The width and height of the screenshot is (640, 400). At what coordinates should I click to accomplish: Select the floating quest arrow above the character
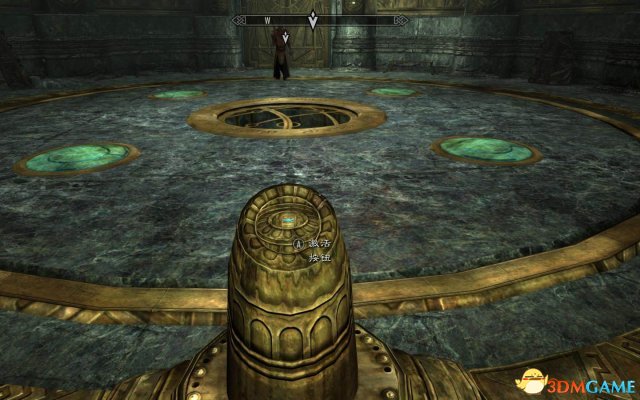(286, 38)
